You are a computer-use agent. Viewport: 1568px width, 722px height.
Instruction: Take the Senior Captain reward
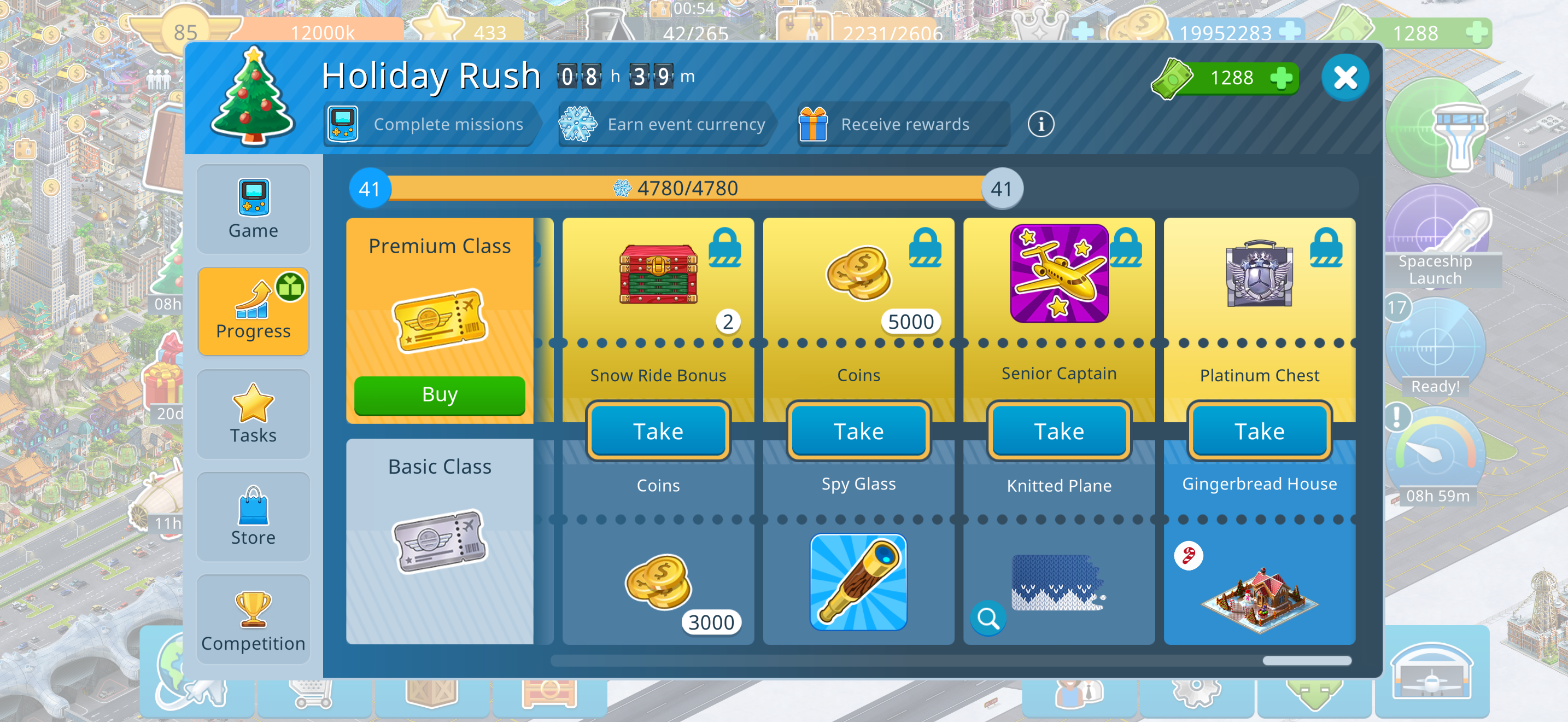(1058, 432)
